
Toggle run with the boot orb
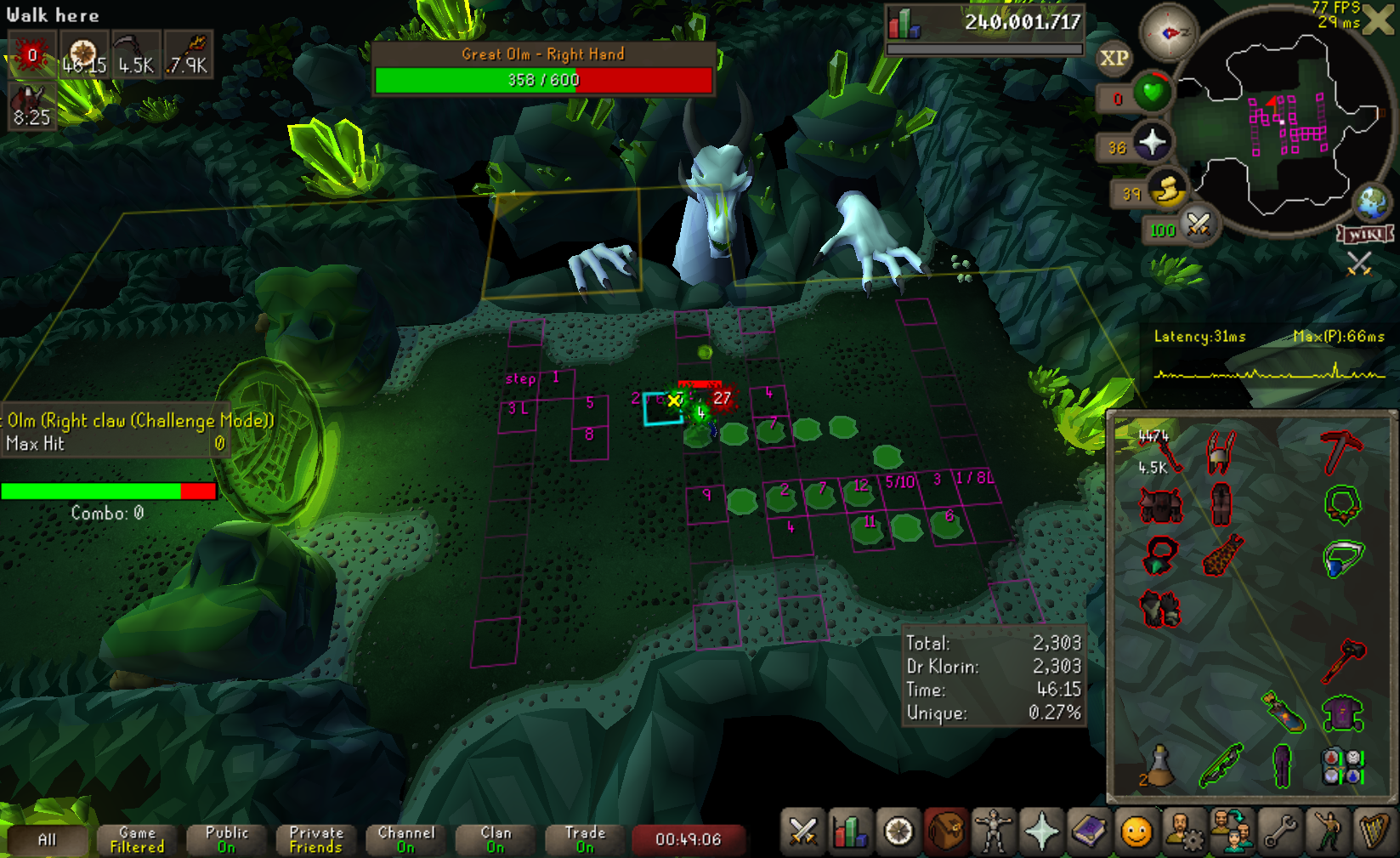1168,190
